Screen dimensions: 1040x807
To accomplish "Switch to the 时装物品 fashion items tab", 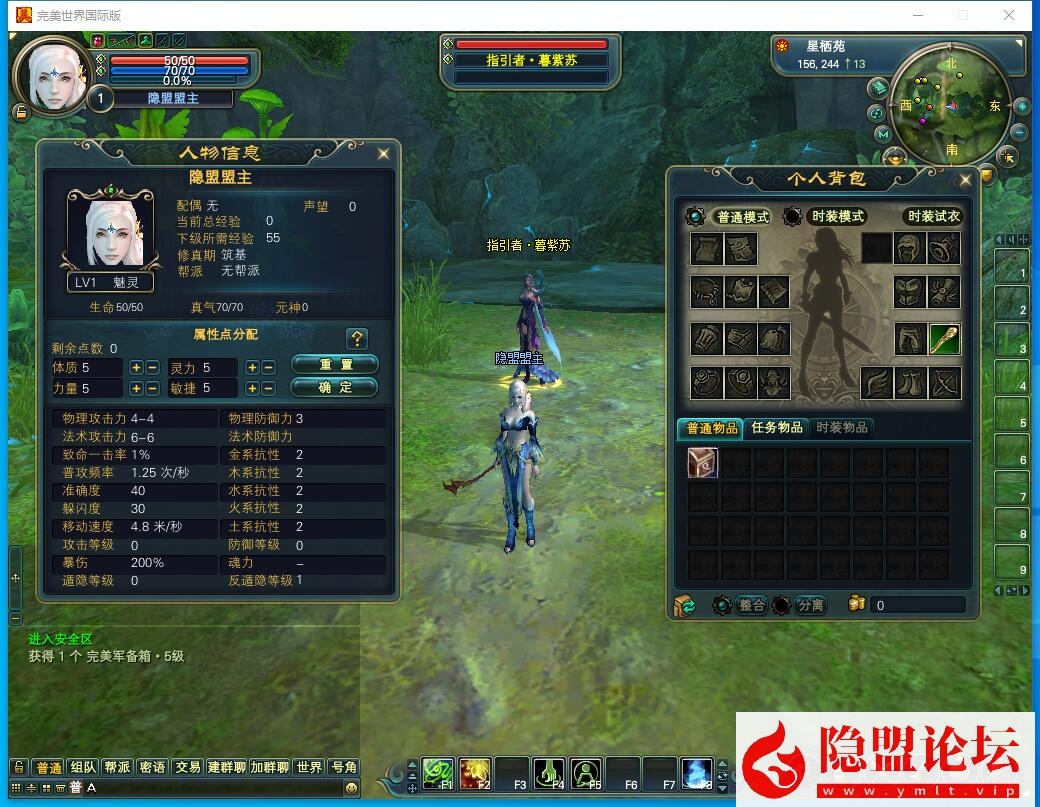I will [842, 428].
